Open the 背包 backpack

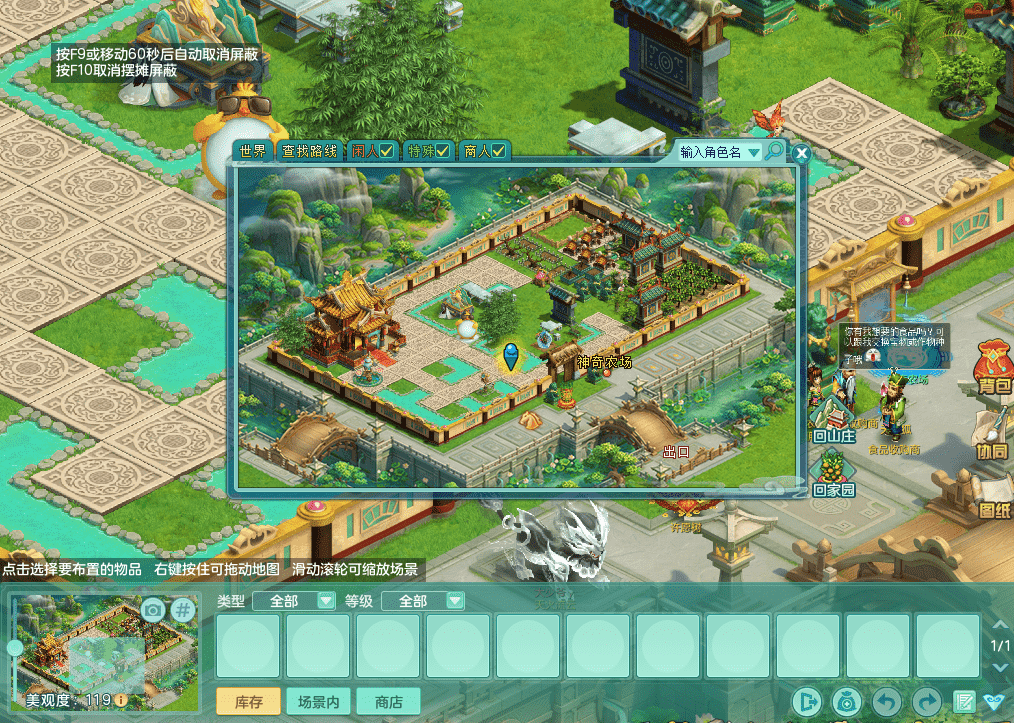click(x=993, y=372)
